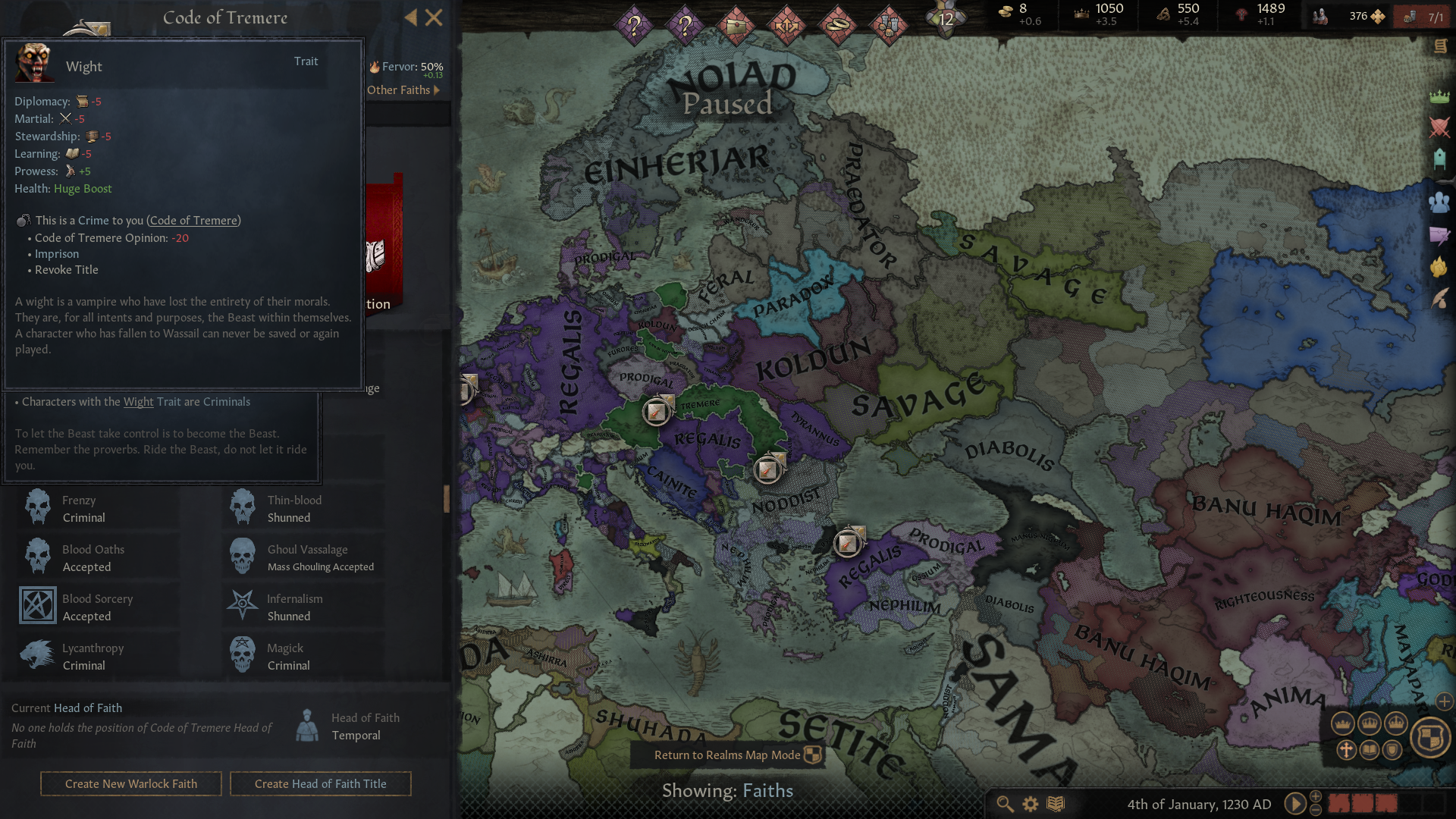The width and height of the screenshot is (1456, 819).
Task: Open the Realm view with the green crown icon
Action: [1439, 98]
